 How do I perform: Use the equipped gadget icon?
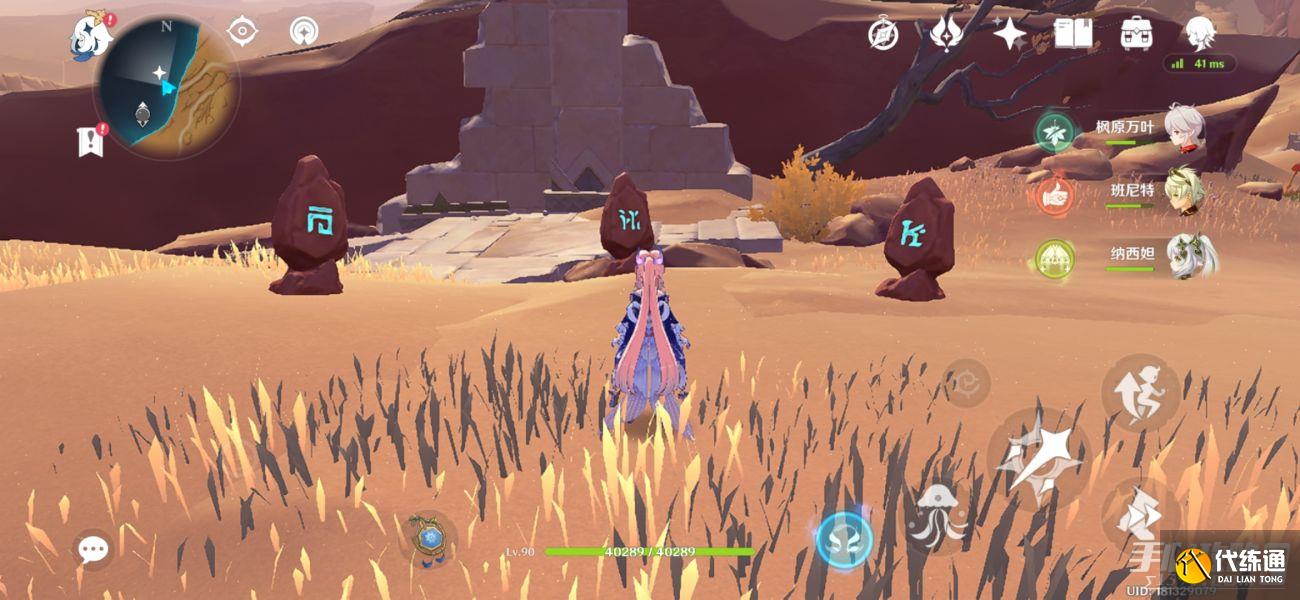coord(430,540)
